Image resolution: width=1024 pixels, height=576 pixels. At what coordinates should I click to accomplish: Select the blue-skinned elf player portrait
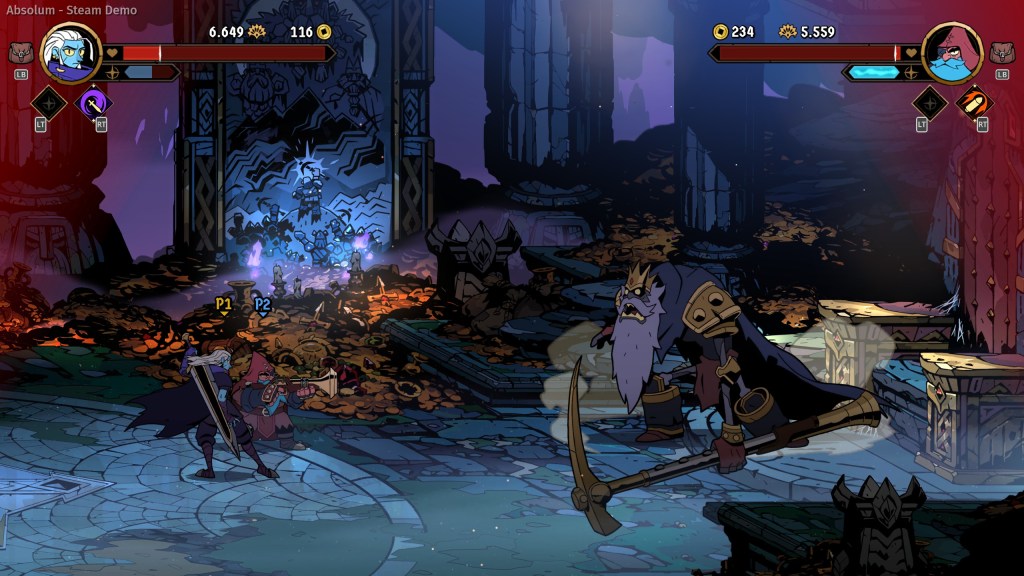coord(71,53)
